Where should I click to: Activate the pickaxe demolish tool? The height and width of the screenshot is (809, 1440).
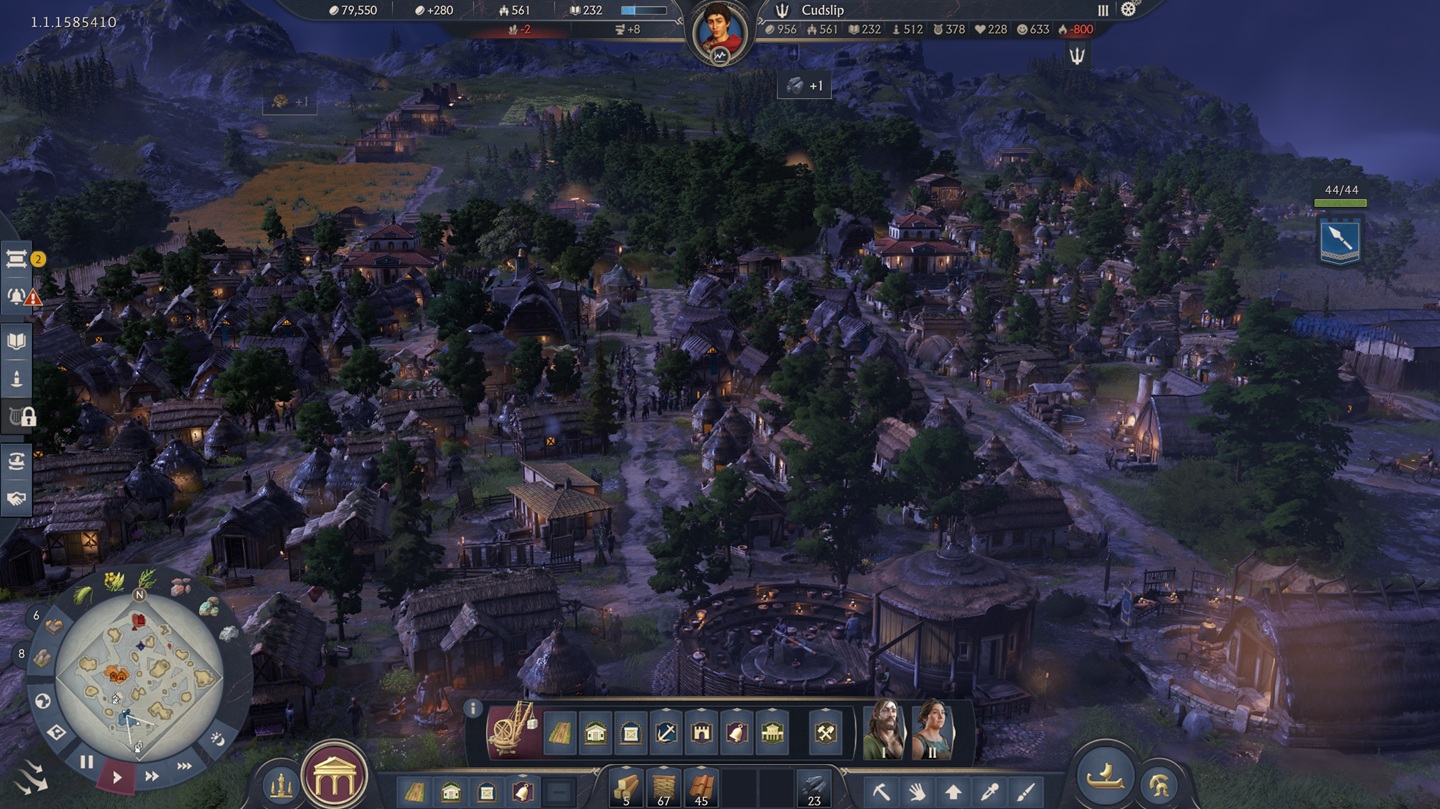[881, 792]
